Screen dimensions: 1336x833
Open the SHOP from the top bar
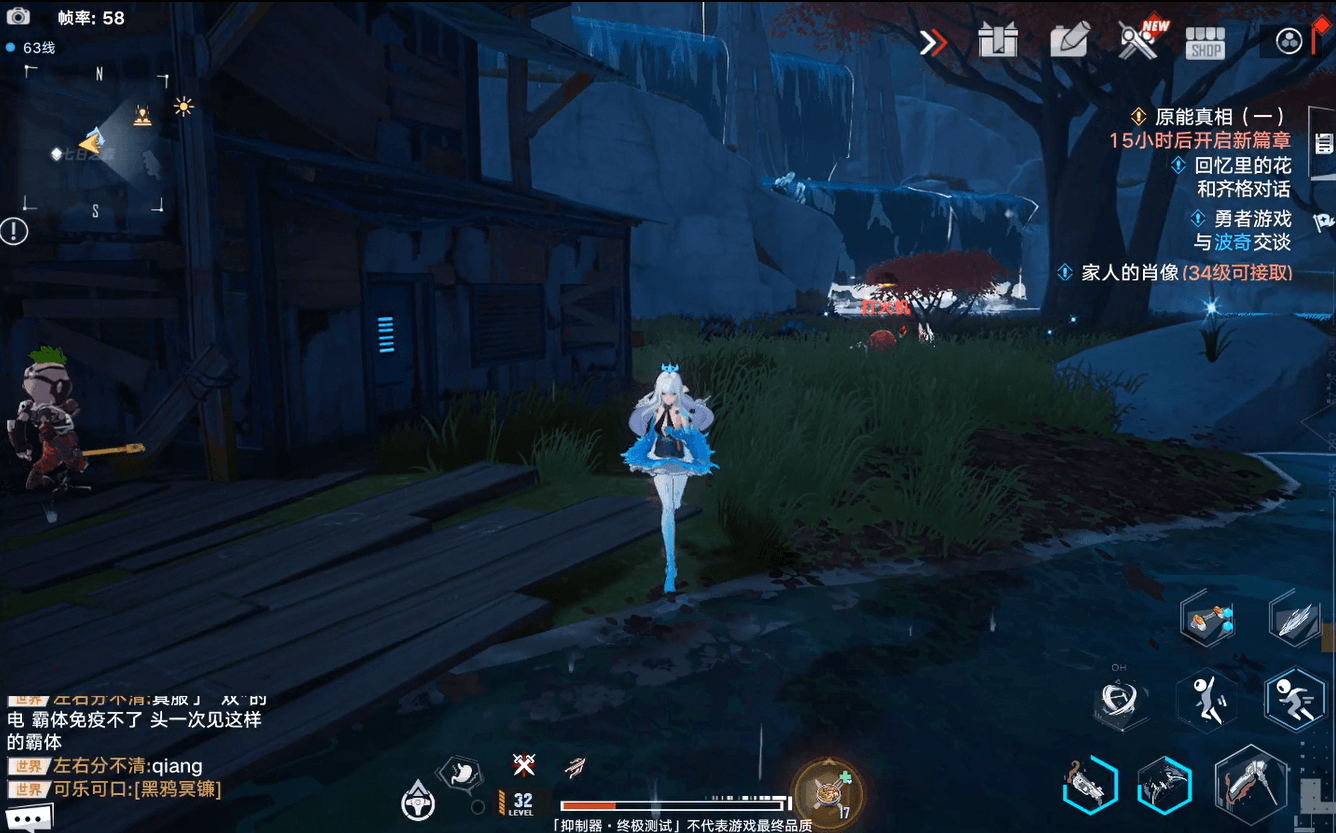click(1205, 43)
